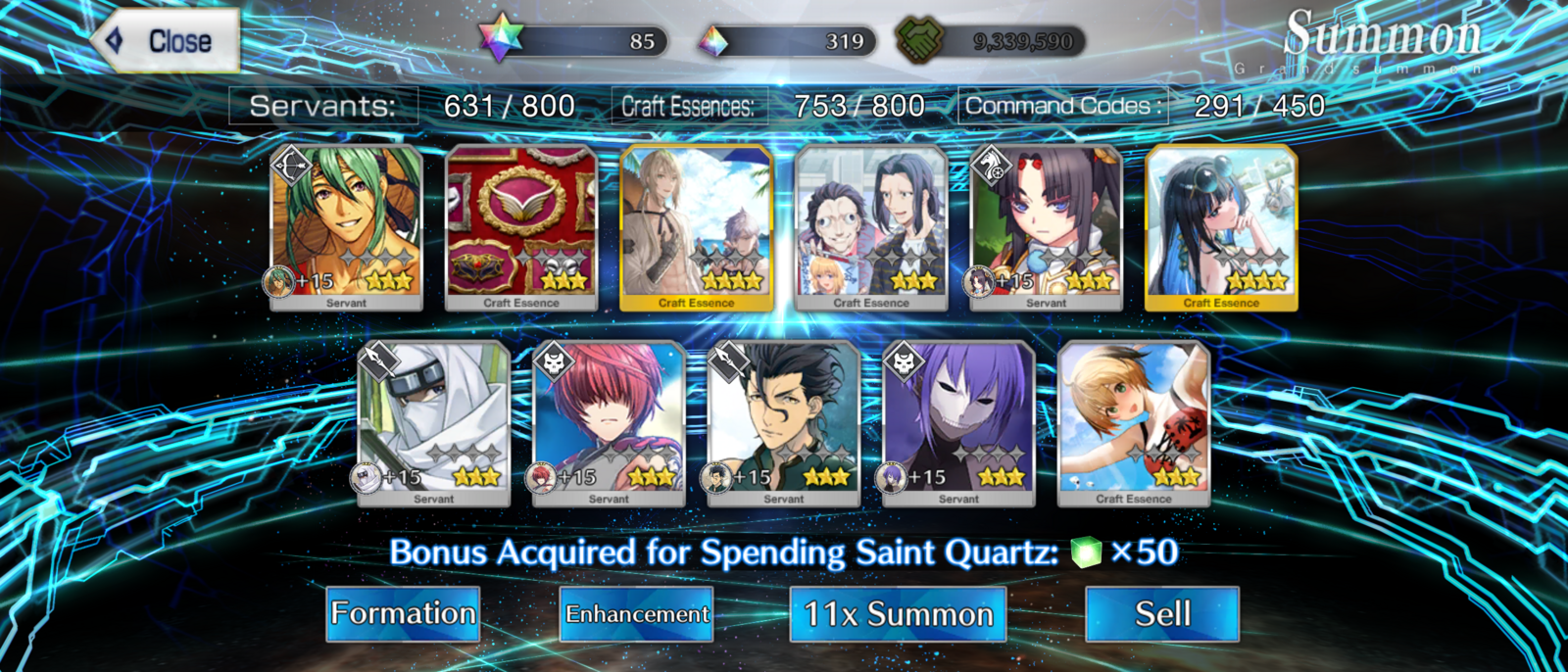
Task: View the blonde swimmer craft essence card
Action: [x=1134, y=423]
